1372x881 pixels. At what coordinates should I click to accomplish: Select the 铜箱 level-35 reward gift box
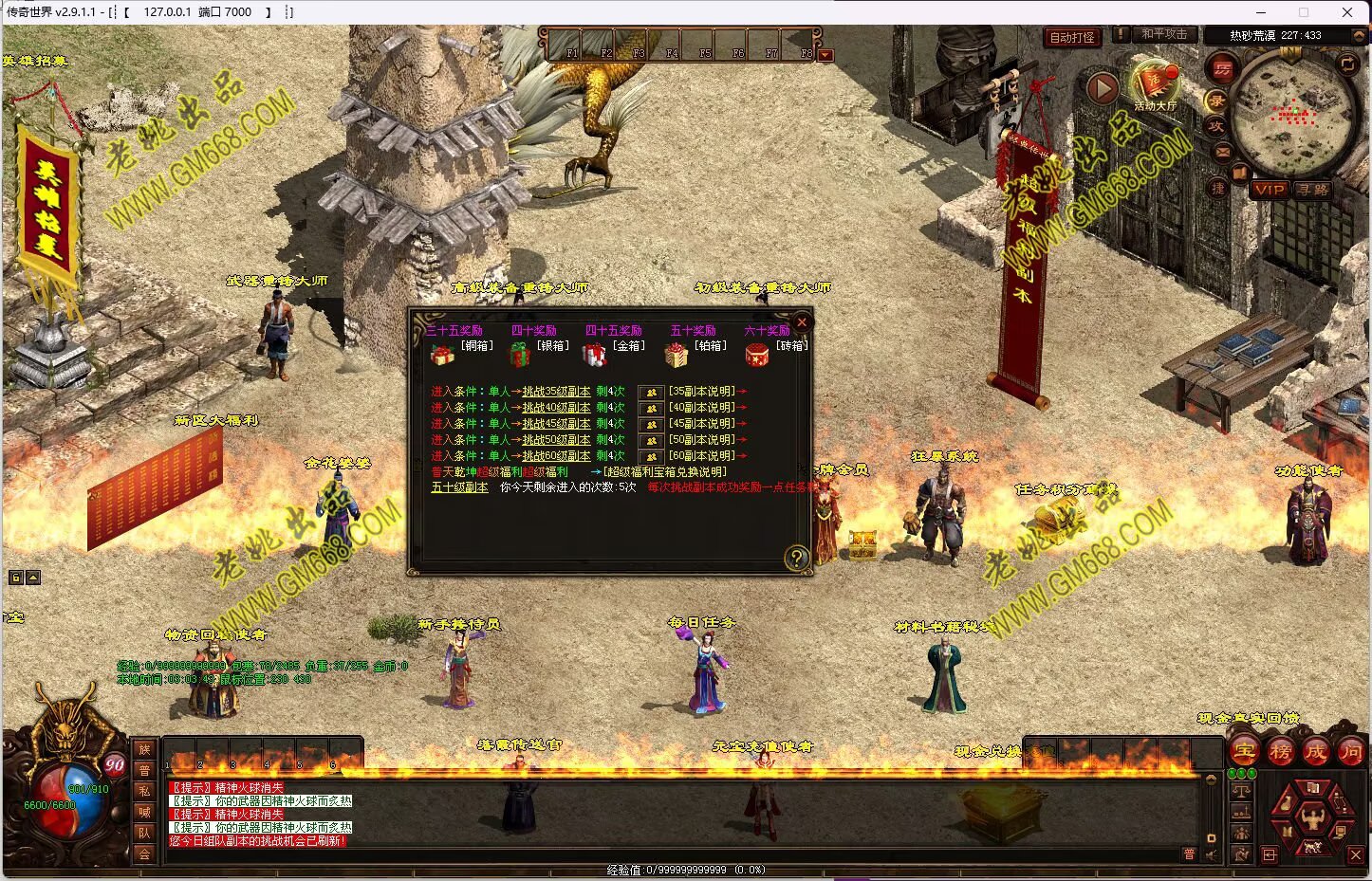[x=442, y=355]
